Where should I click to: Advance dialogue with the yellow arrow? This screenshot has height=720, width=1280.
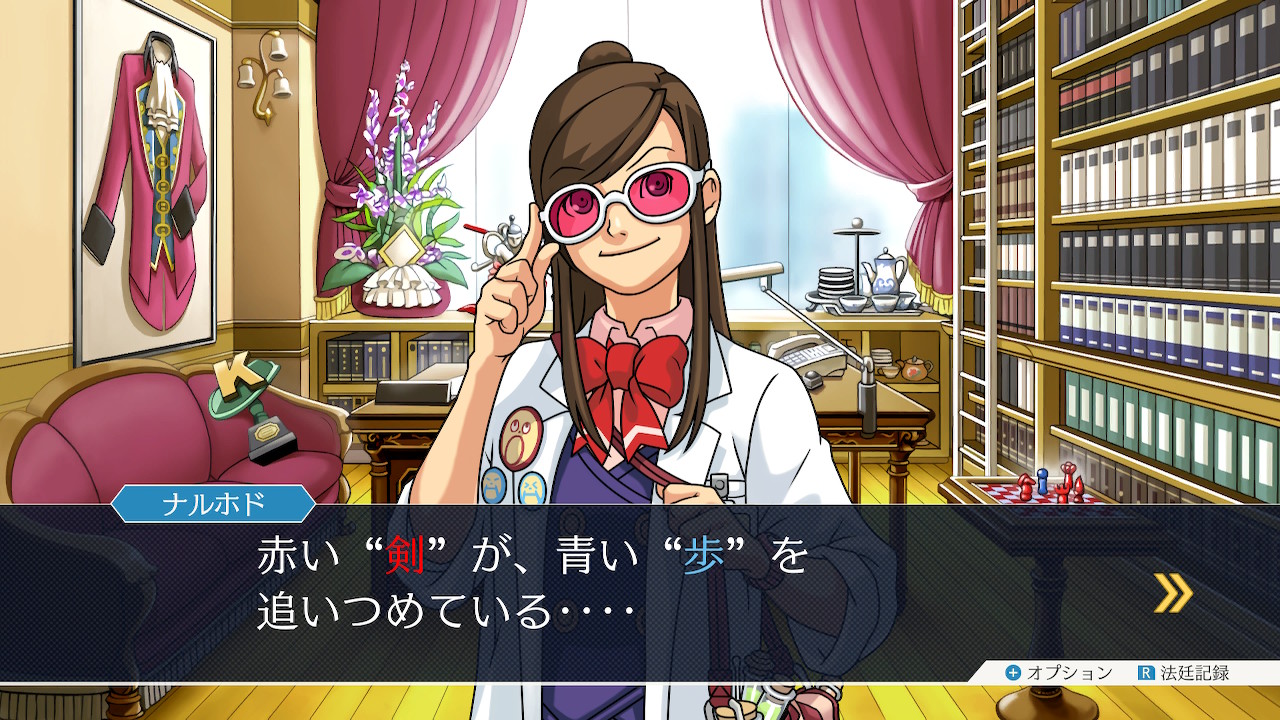point(1172,593)
